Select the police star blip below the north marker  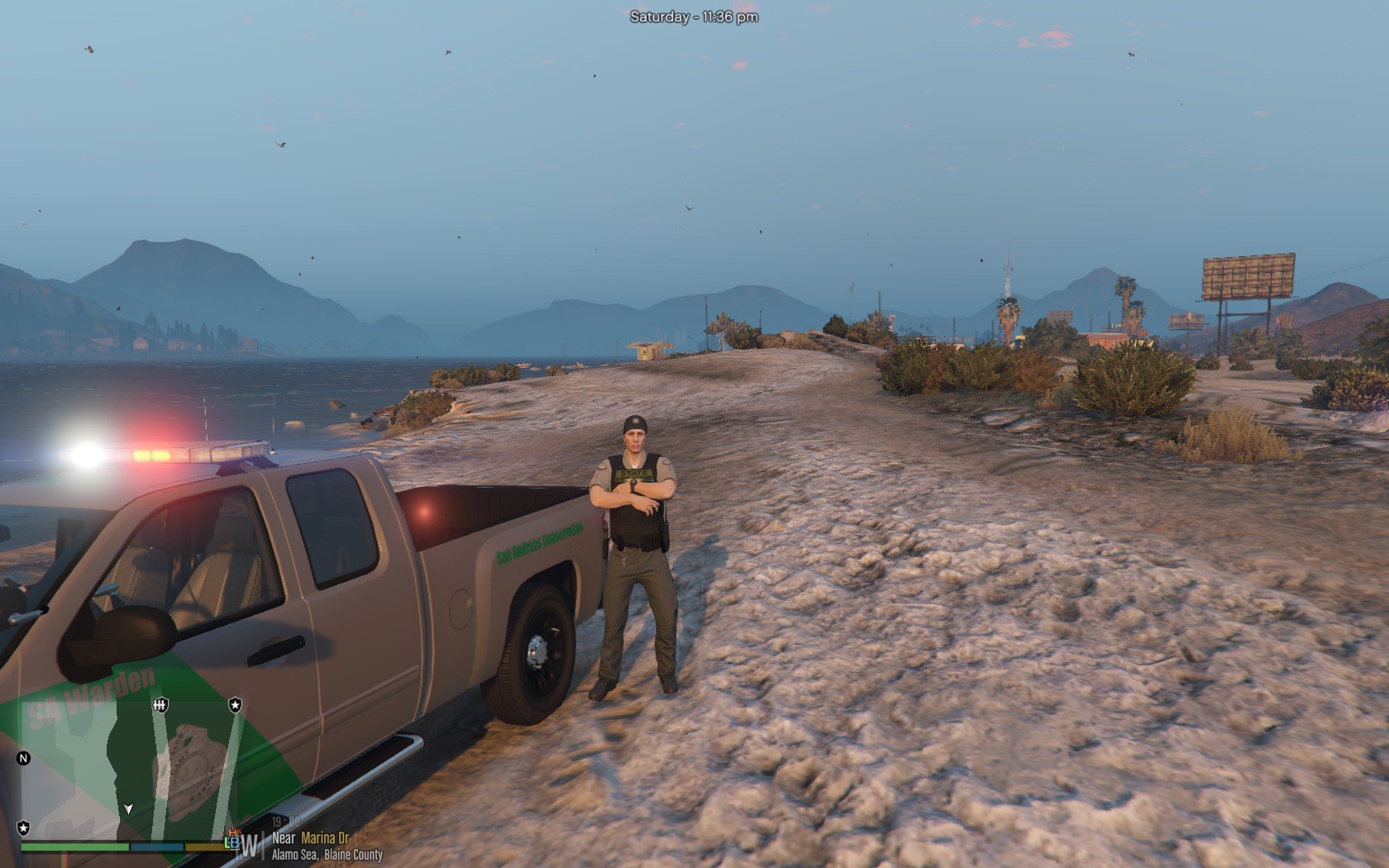coord(23,827)
